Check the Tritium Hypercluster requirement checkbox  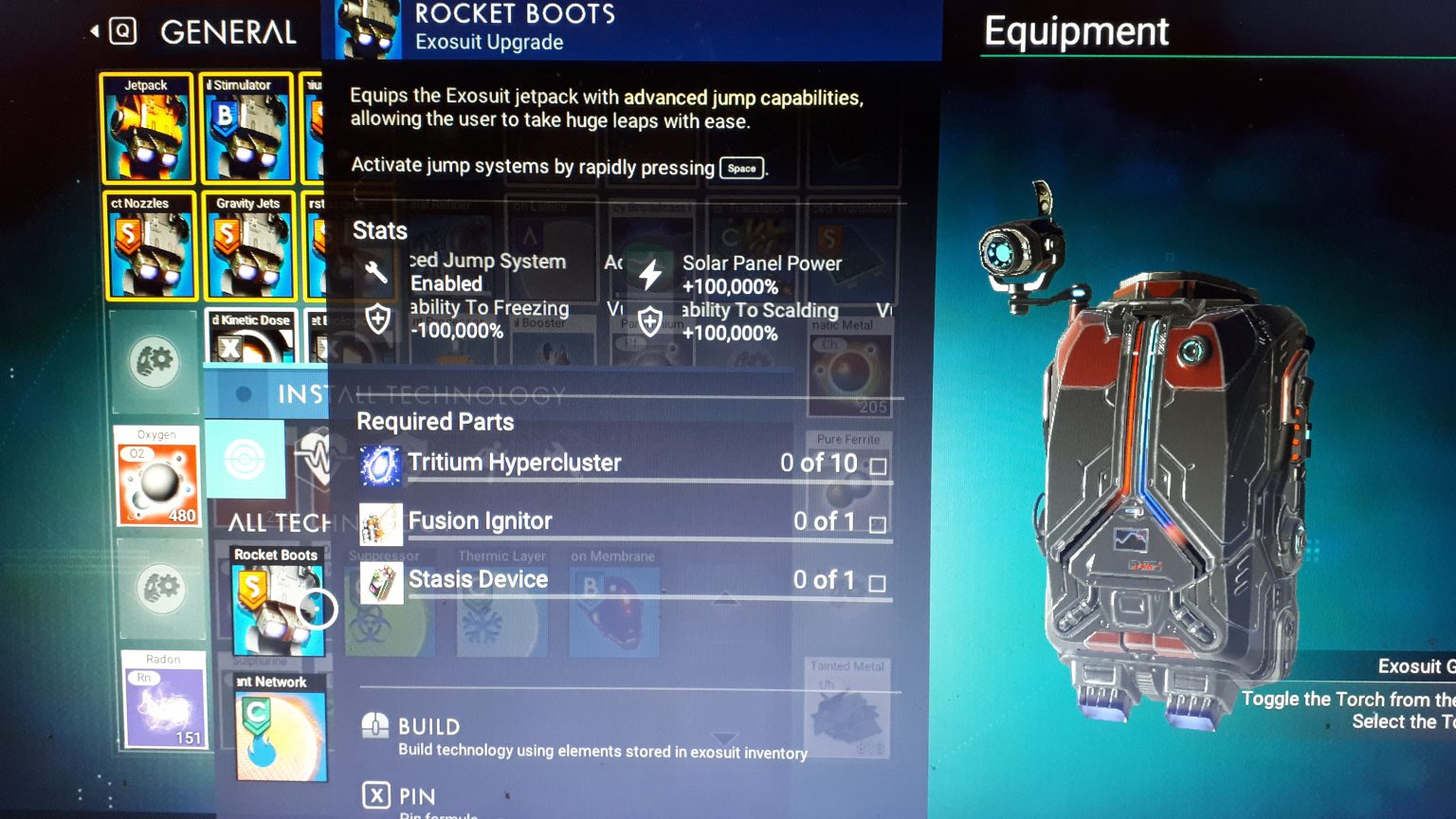point(880,464)
